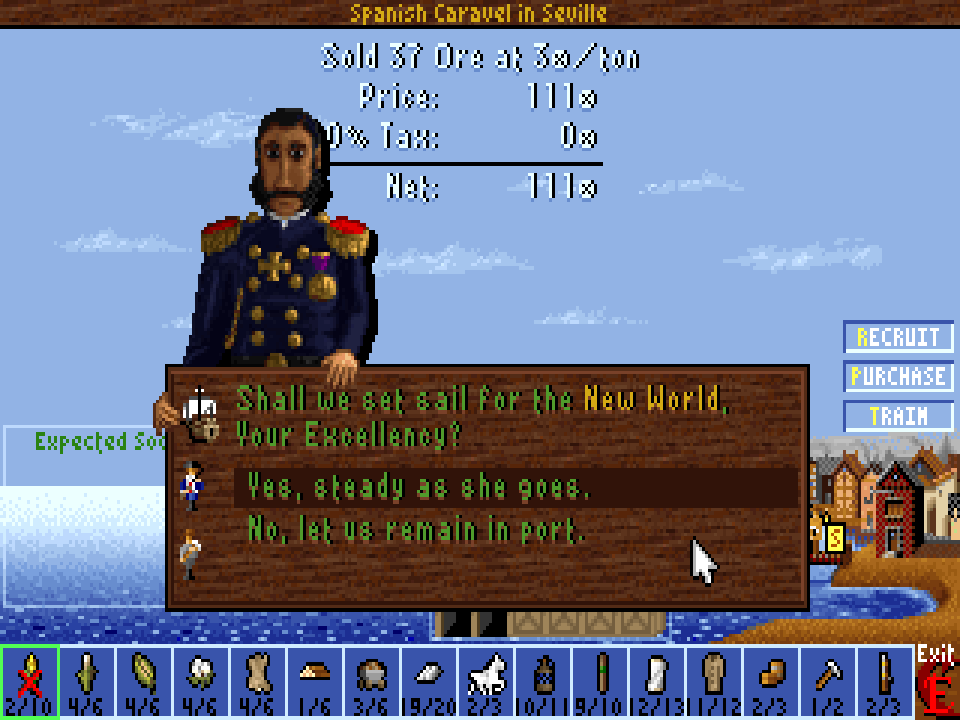Select the sugar cane cargo slot

click(86, 681)
